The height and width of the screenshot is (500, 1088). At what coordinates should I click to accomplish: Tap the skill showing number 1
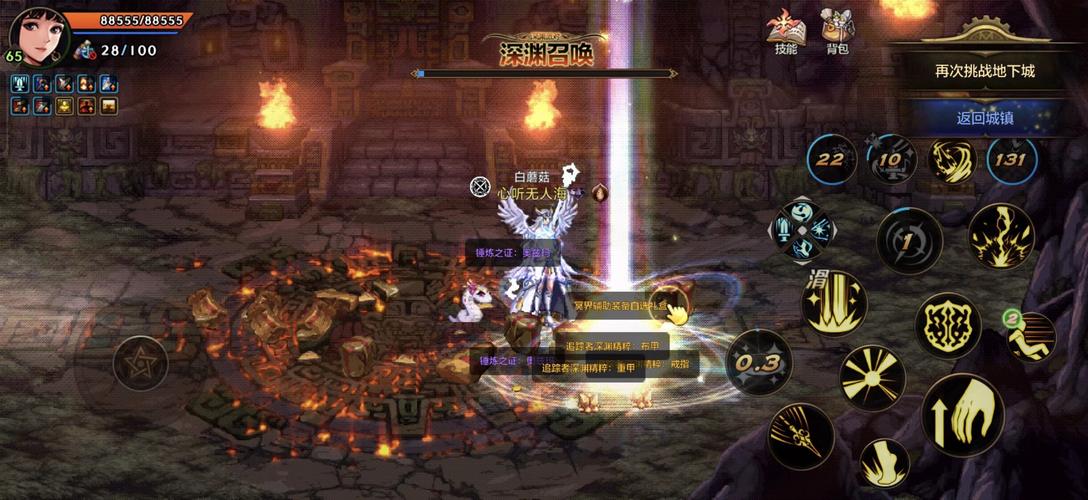pyautogui.click(x=909, y=241)
